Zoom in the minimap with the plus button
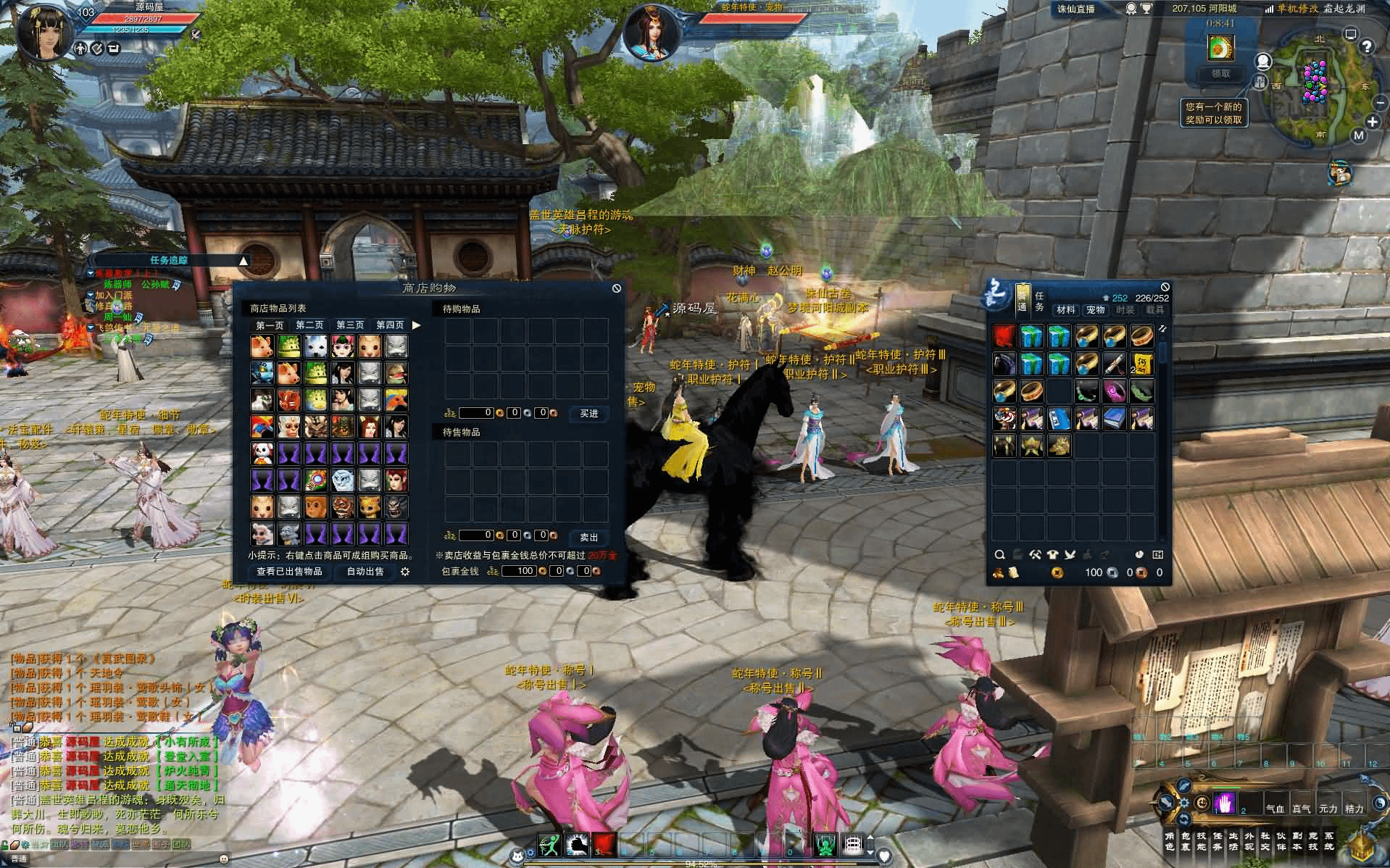1390x868 pixels. click(x=1373, y=122)
